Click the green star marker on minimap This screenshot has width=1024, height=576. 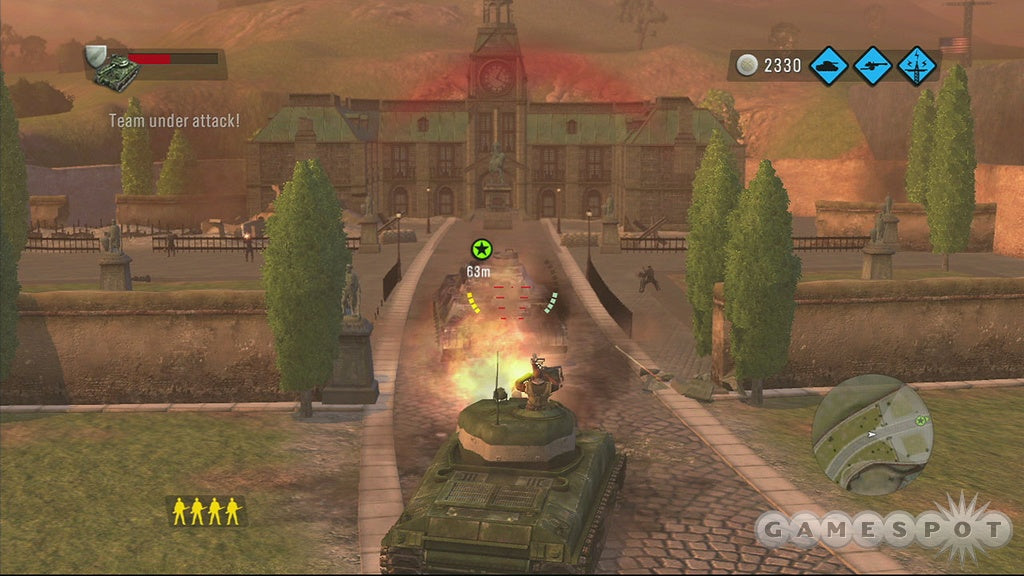(x=920, y=420)
